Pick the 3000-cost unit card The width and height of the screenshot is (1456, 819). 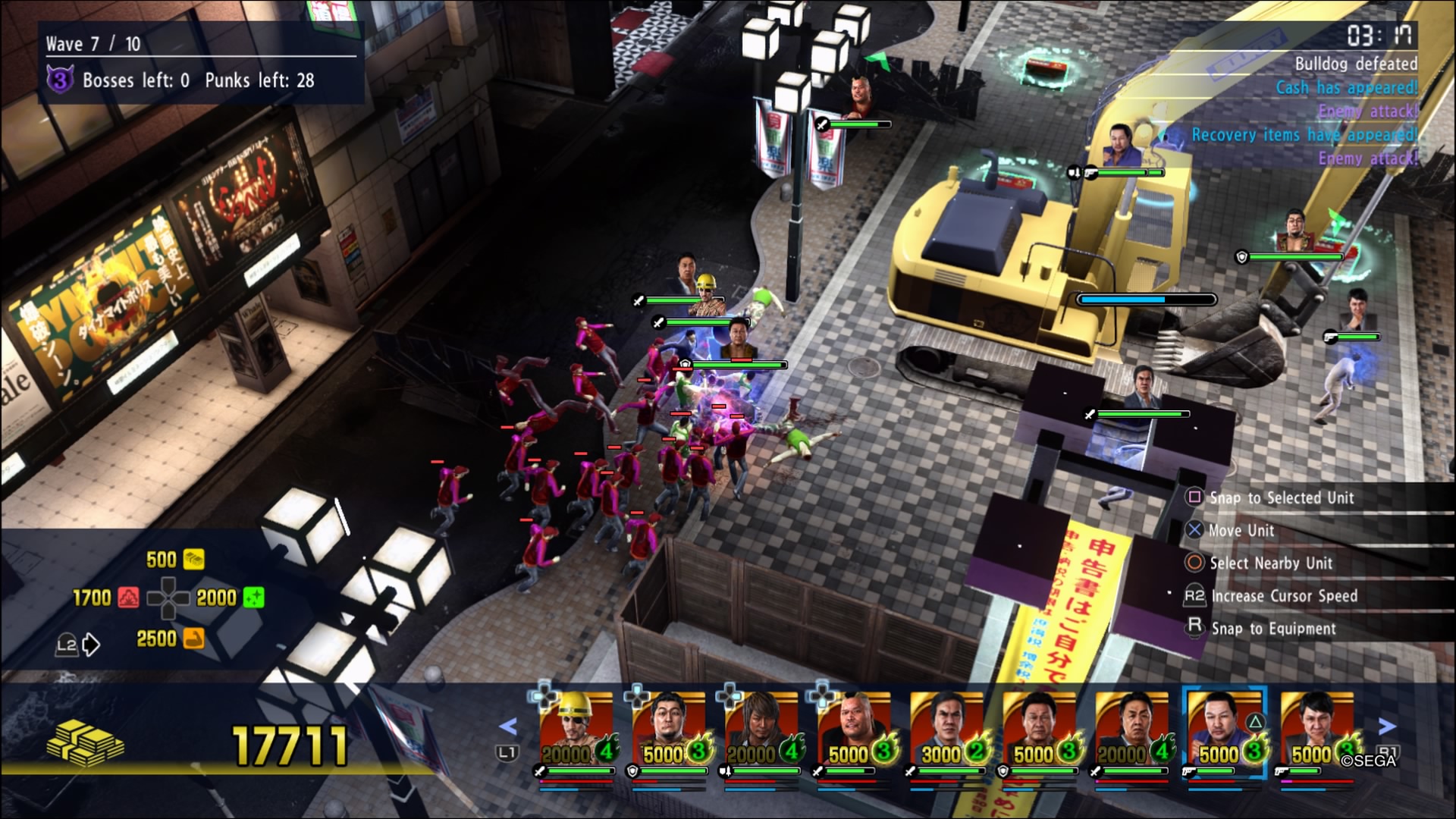(x=947, y=732)
